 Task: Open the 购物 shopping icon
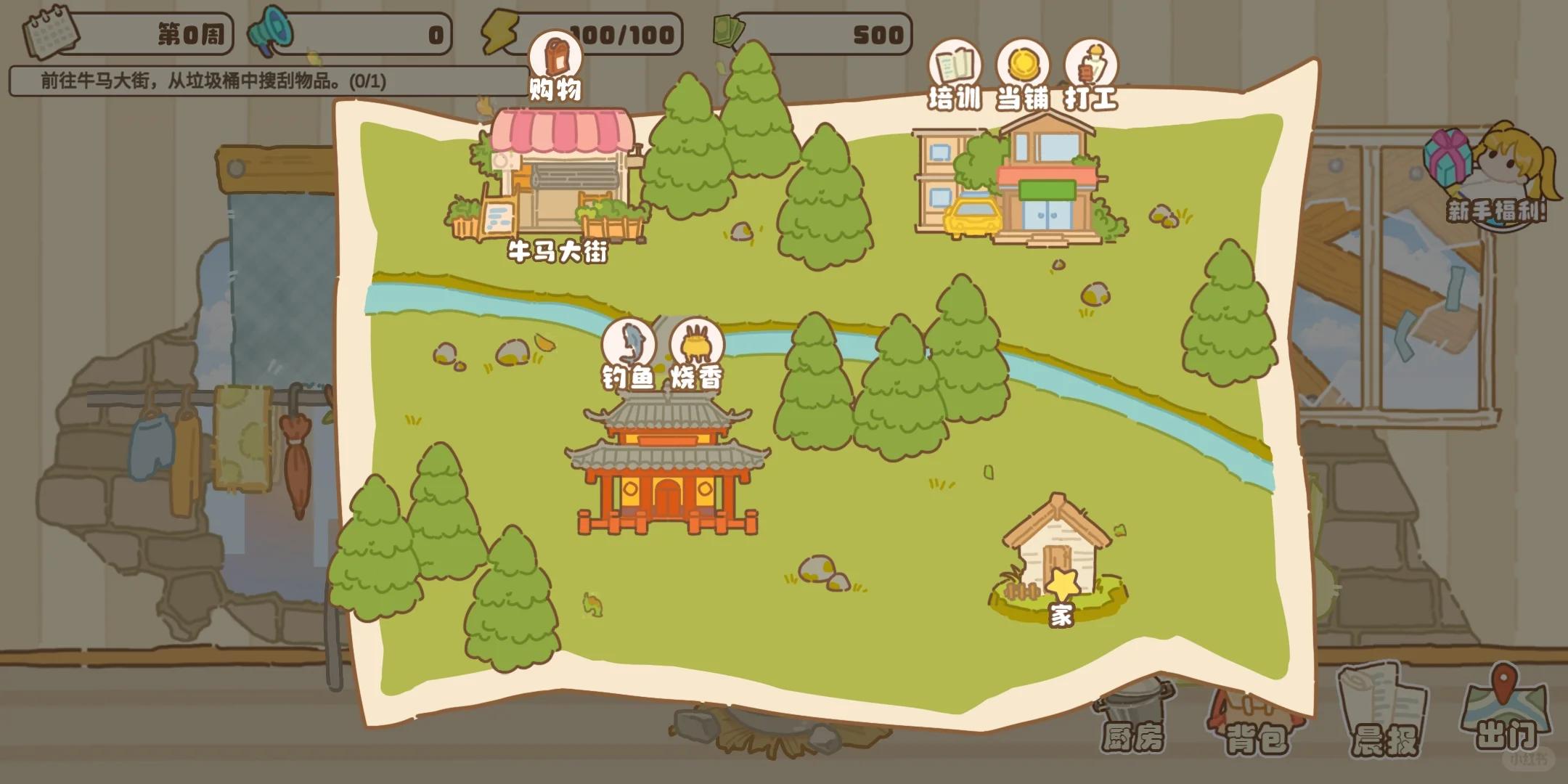pyautogui.click(x=555, y=60)
